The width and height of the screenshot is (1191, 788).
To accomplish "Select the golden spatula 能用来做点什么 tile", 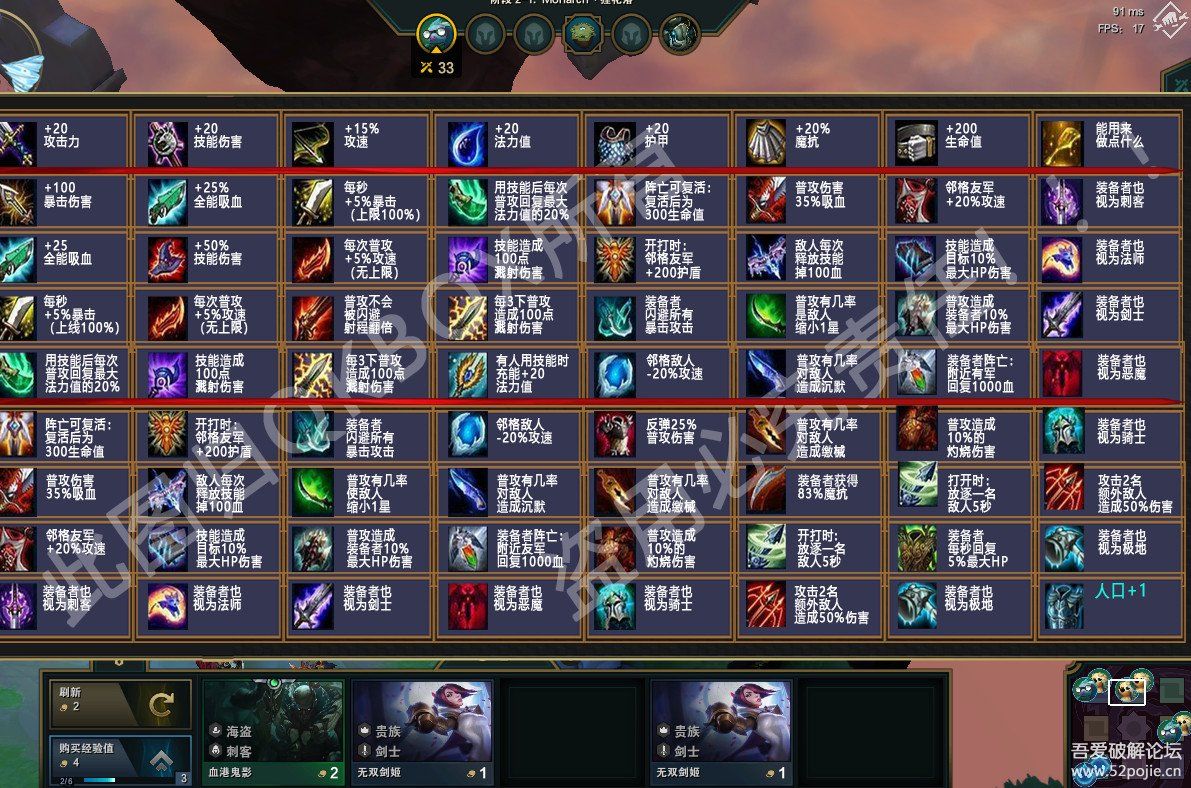I will [x=1107, y=142].
